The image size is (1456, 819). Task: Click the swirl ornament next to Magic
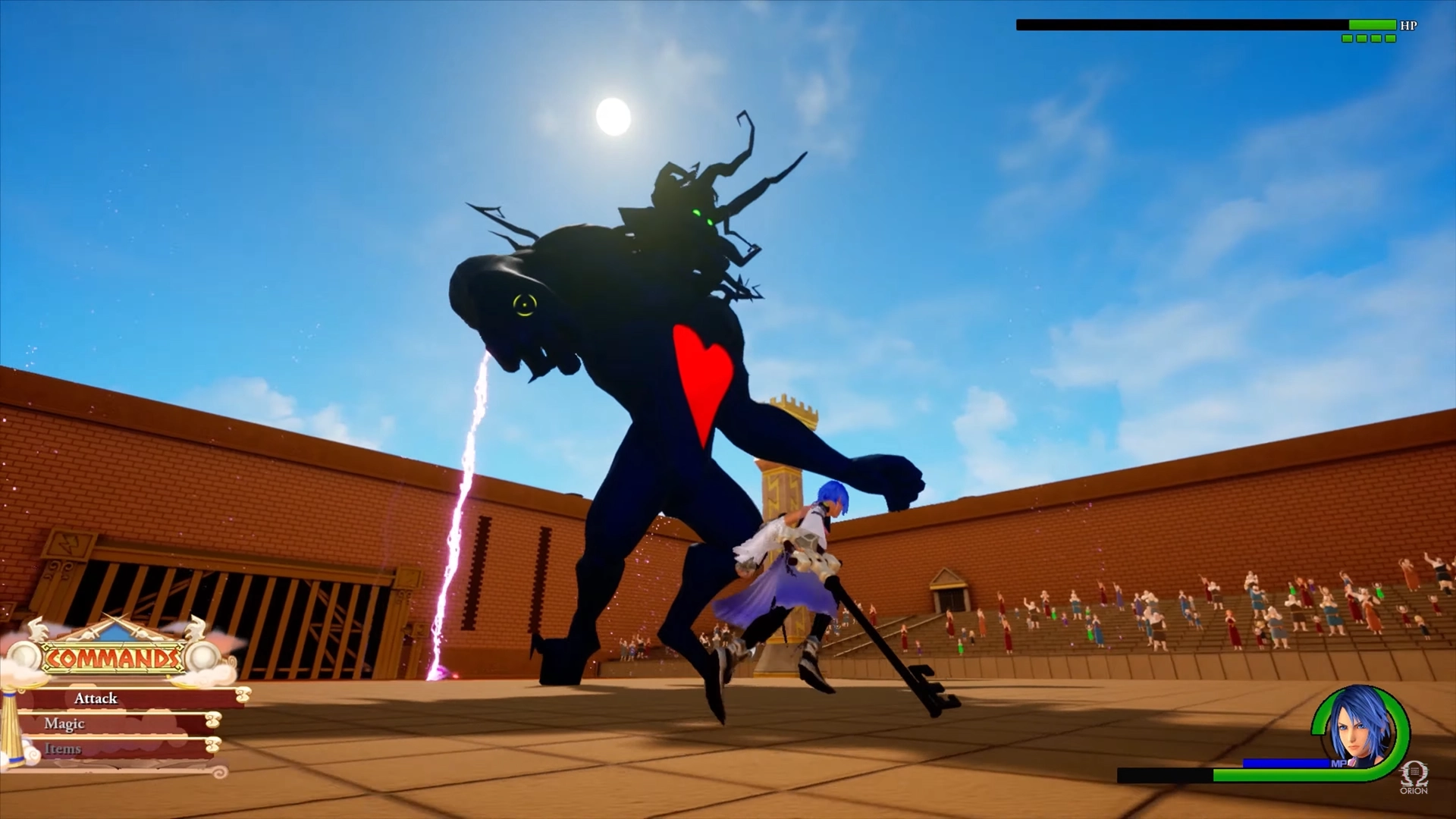point(212,720)
